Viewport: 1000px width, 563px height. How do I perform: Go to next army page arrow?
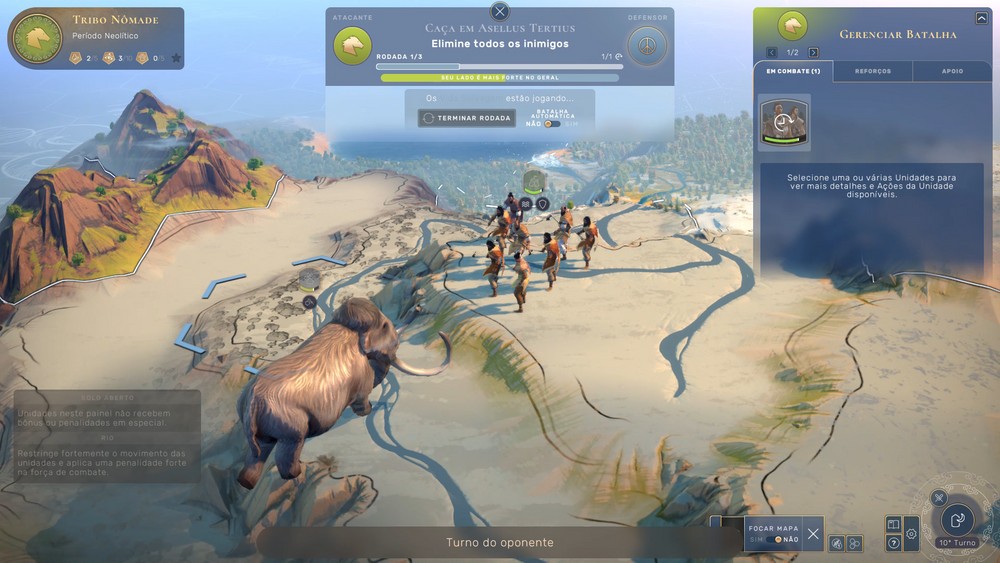(813, 52)
